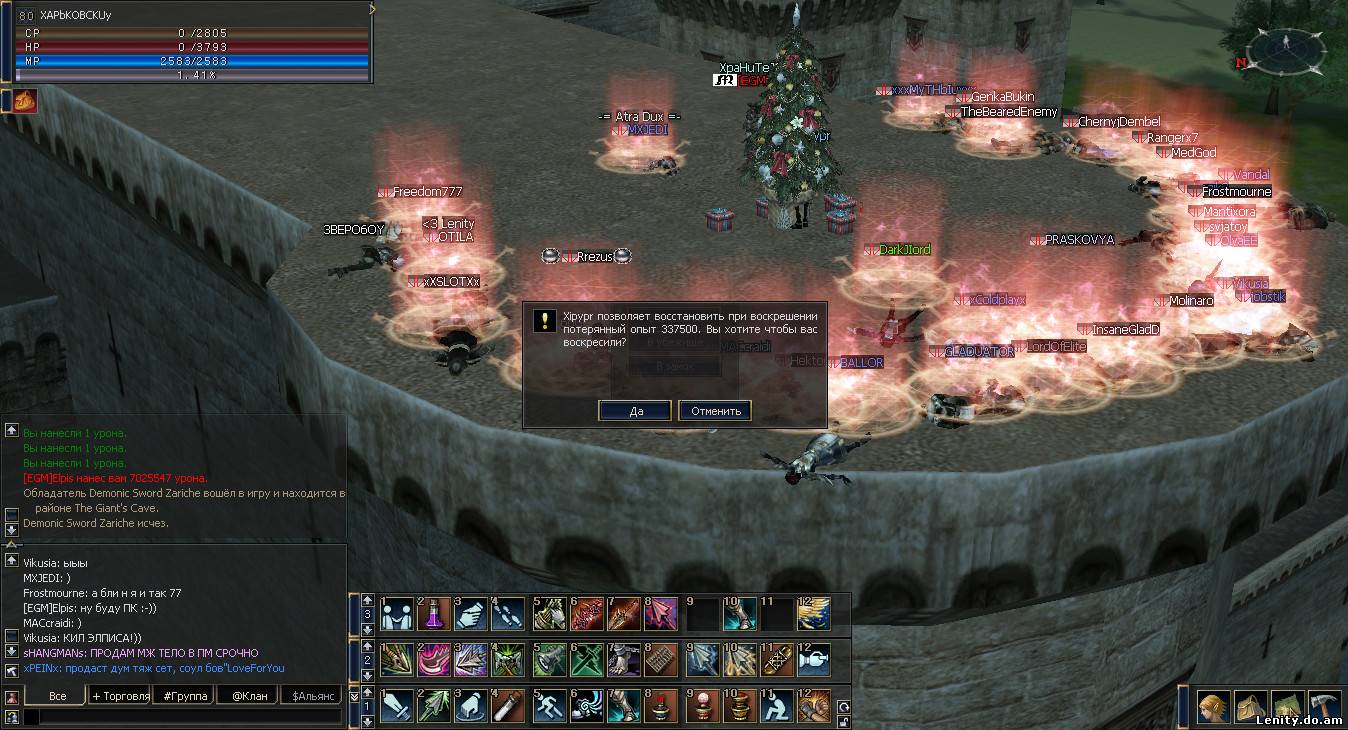
Task: Click the flame buff icon
Action: pyautogui.click(x=25, y=100)
